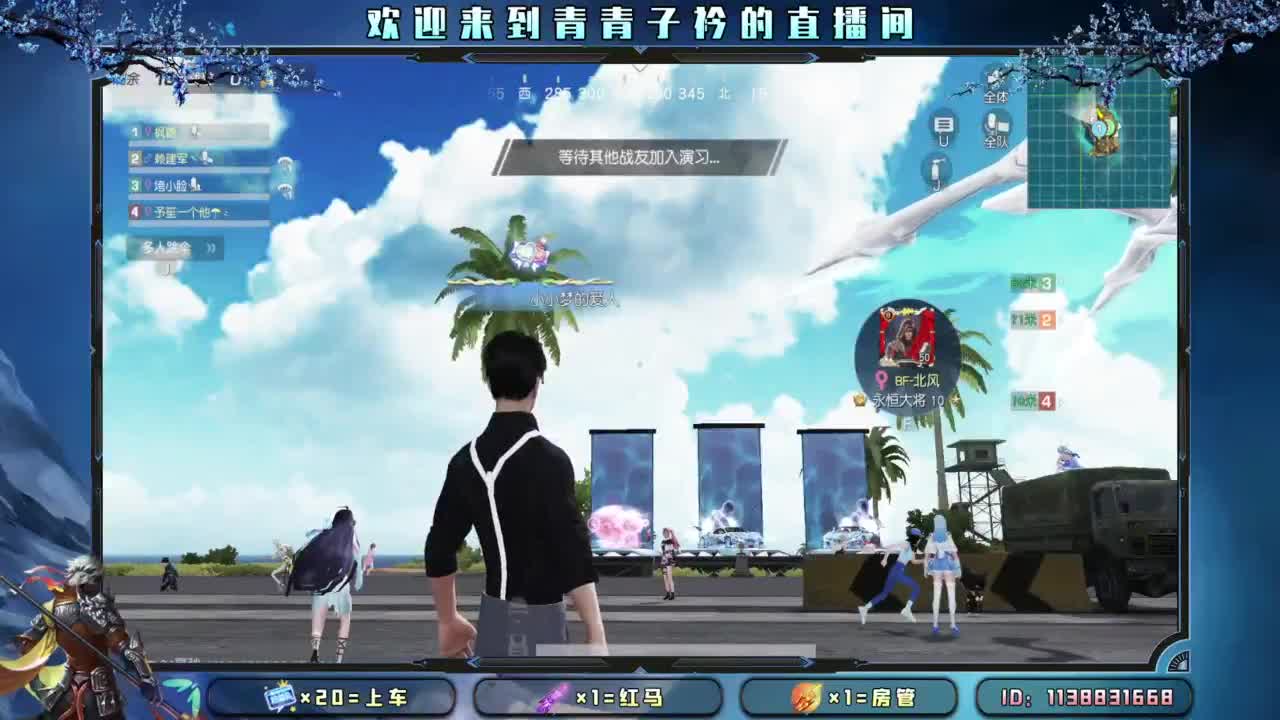This screenshot has height=720, width=1280.
Task: Switch voice output to the 全队 channel tab
Action: 993,142
